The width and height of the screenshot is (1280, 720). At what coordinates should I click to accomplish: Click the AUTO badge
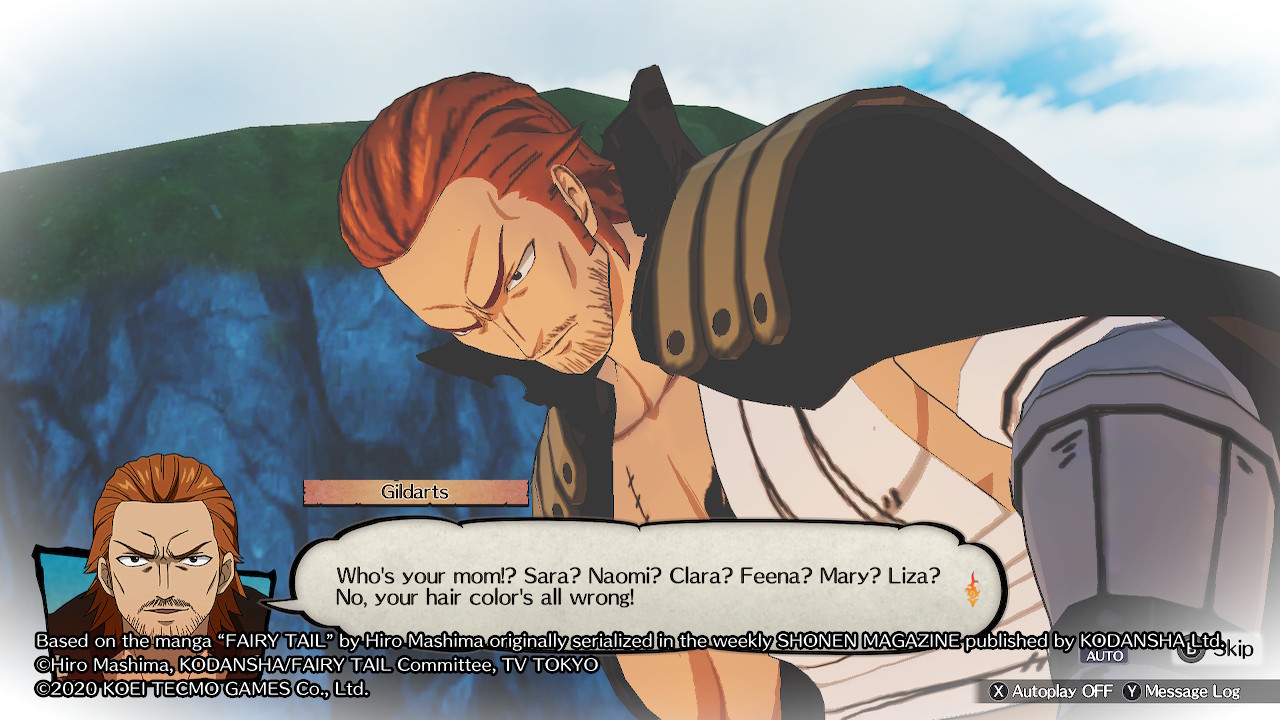1103,657
